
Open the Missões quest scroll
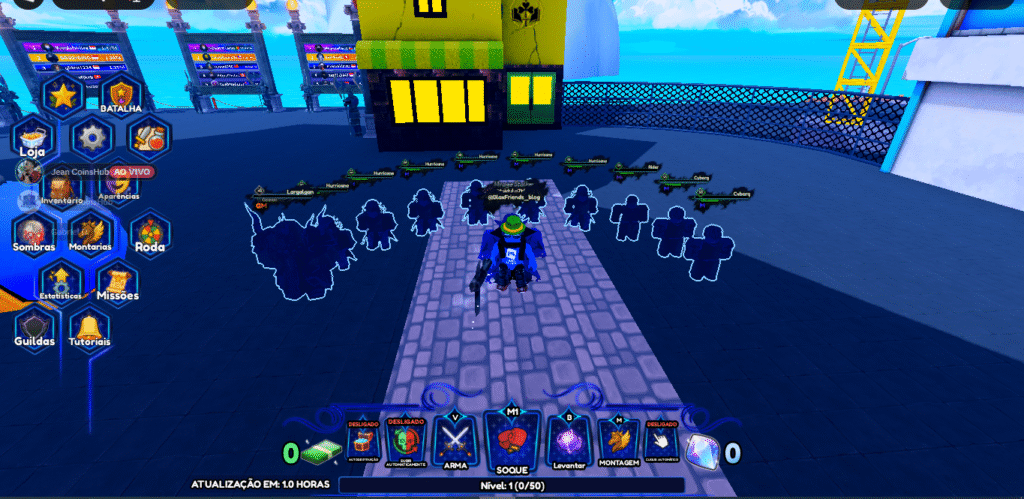[x=118, y=281]
